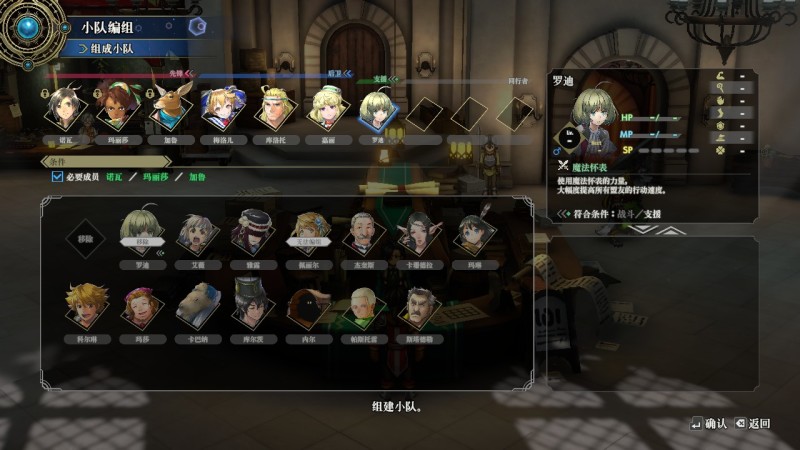Viewport: 800px width, 450px height.
Task: Toggle the 必要成员 checkbox
Action: (x=57, y=177)
